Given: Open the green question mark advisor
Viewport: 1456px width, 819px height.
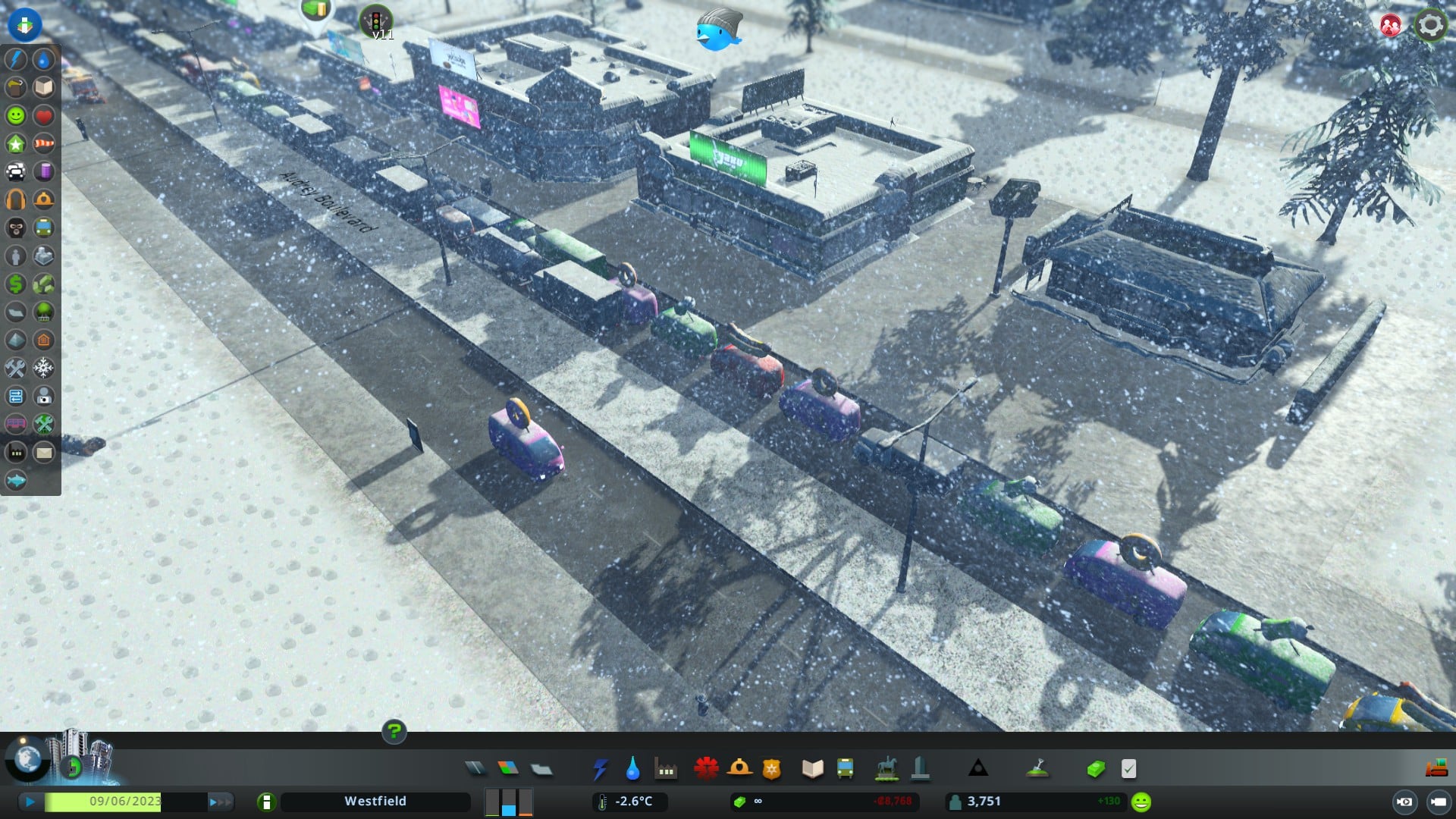Looking at the screenshot, I should click(x=394, y=731).
